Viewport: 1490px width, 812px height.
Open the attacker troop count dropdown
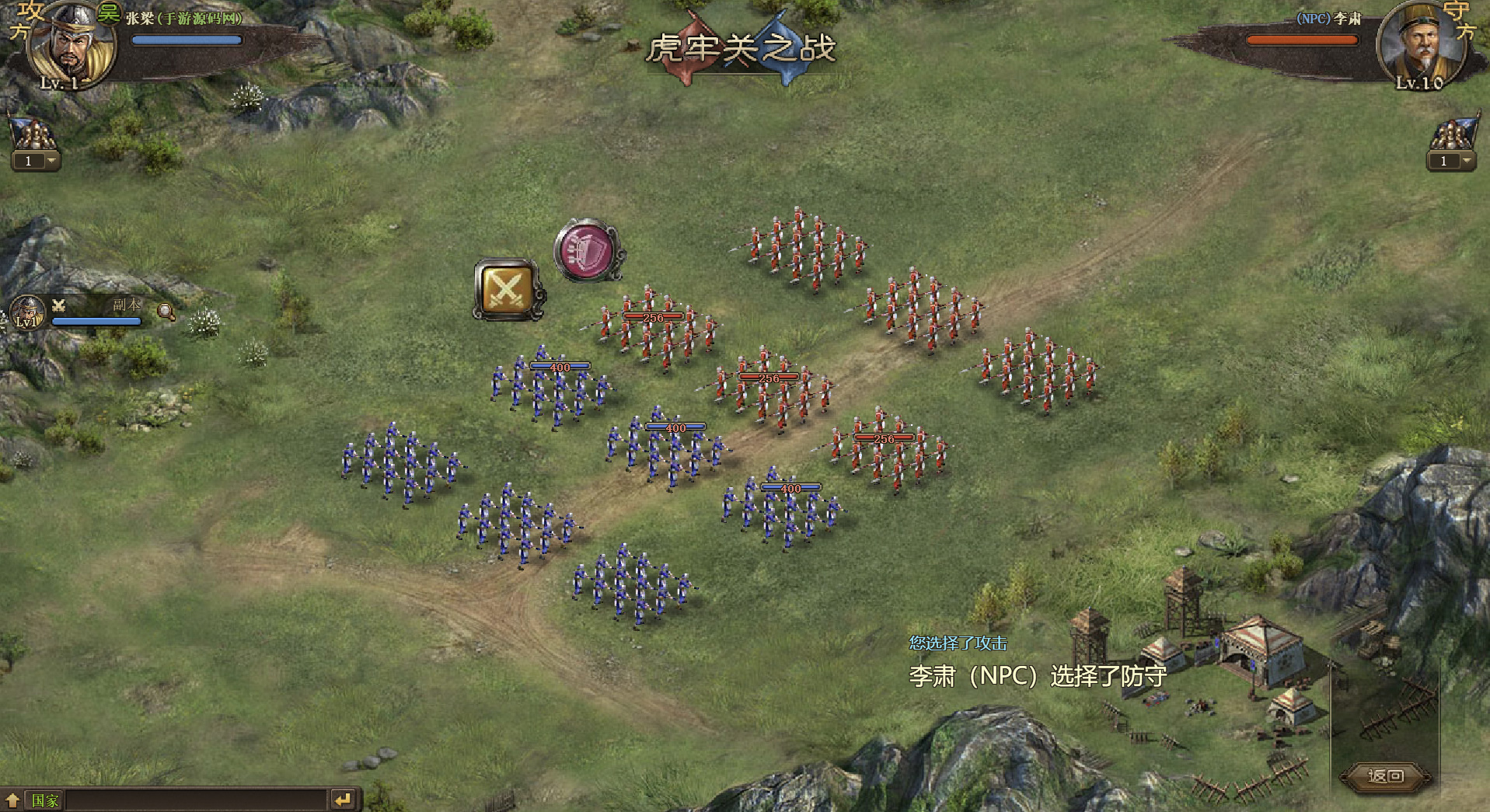pyautogui.click(x=51, y=161)
